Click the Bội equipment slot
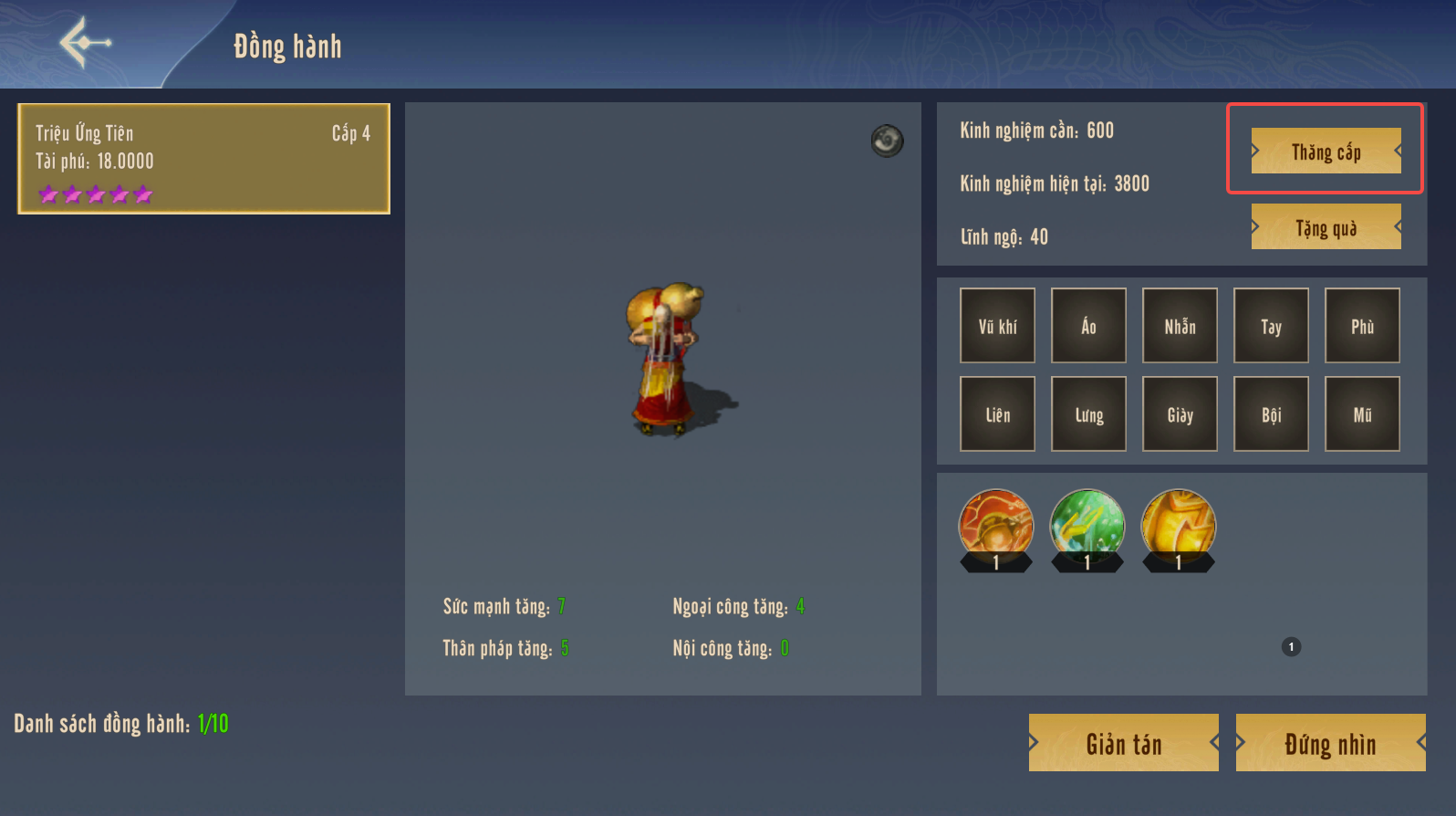1456x816 pixels. click(x=1271, y=414)
